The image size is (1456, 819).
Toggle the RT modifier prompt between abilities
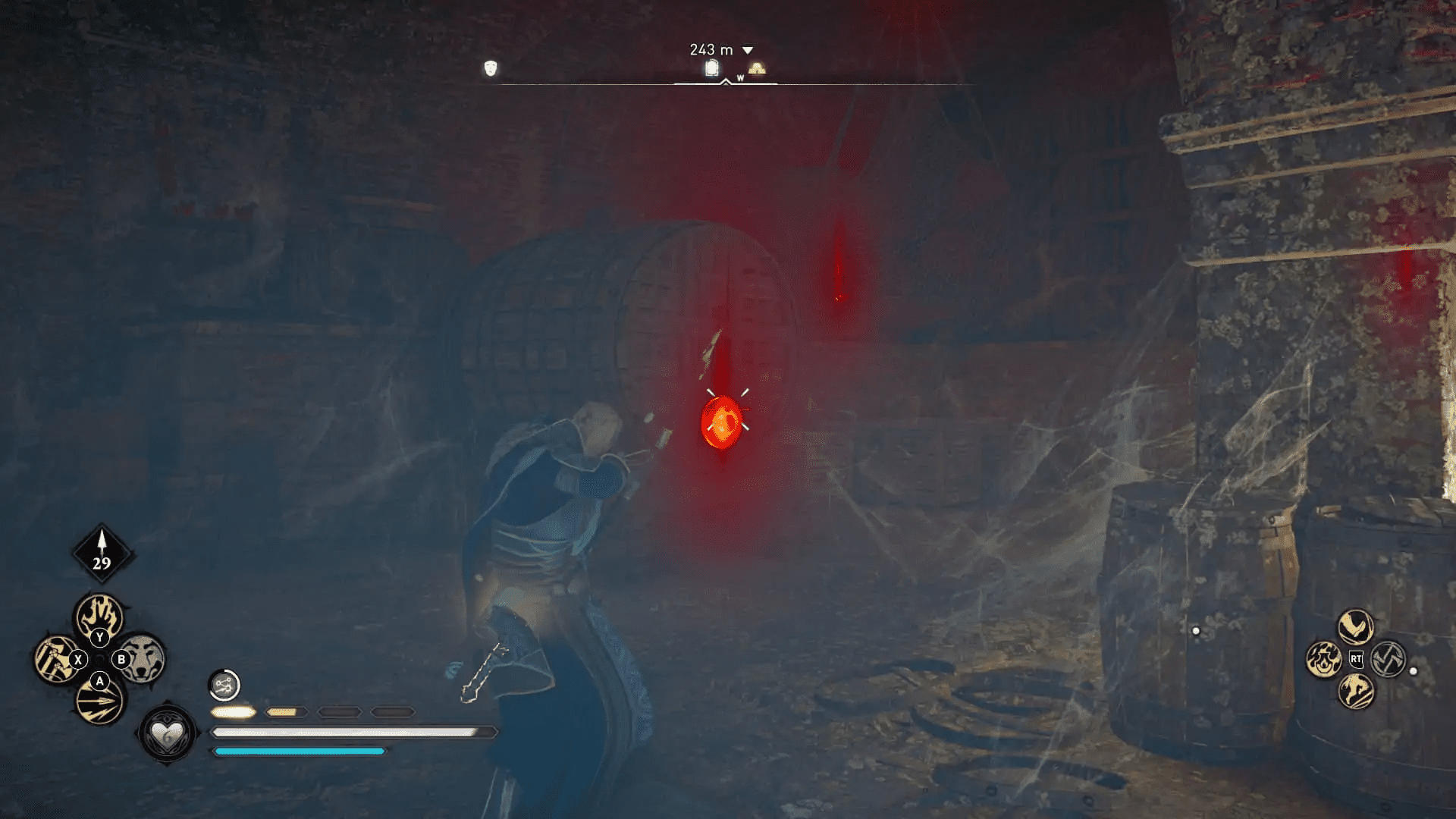[x=1356, y=659]
